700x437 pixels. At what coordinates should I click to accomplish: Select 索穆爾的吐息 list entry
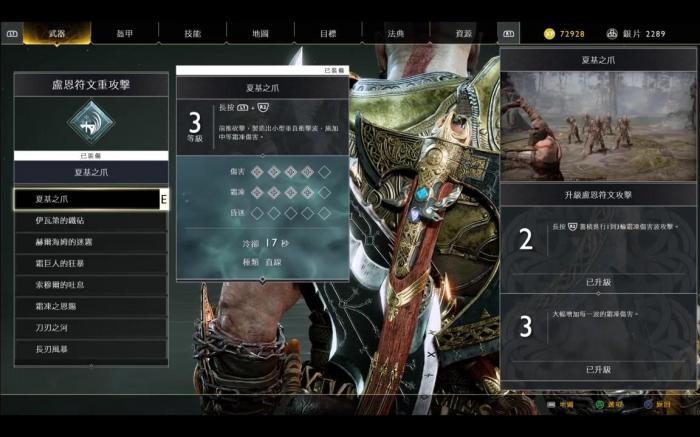(91, 285)
